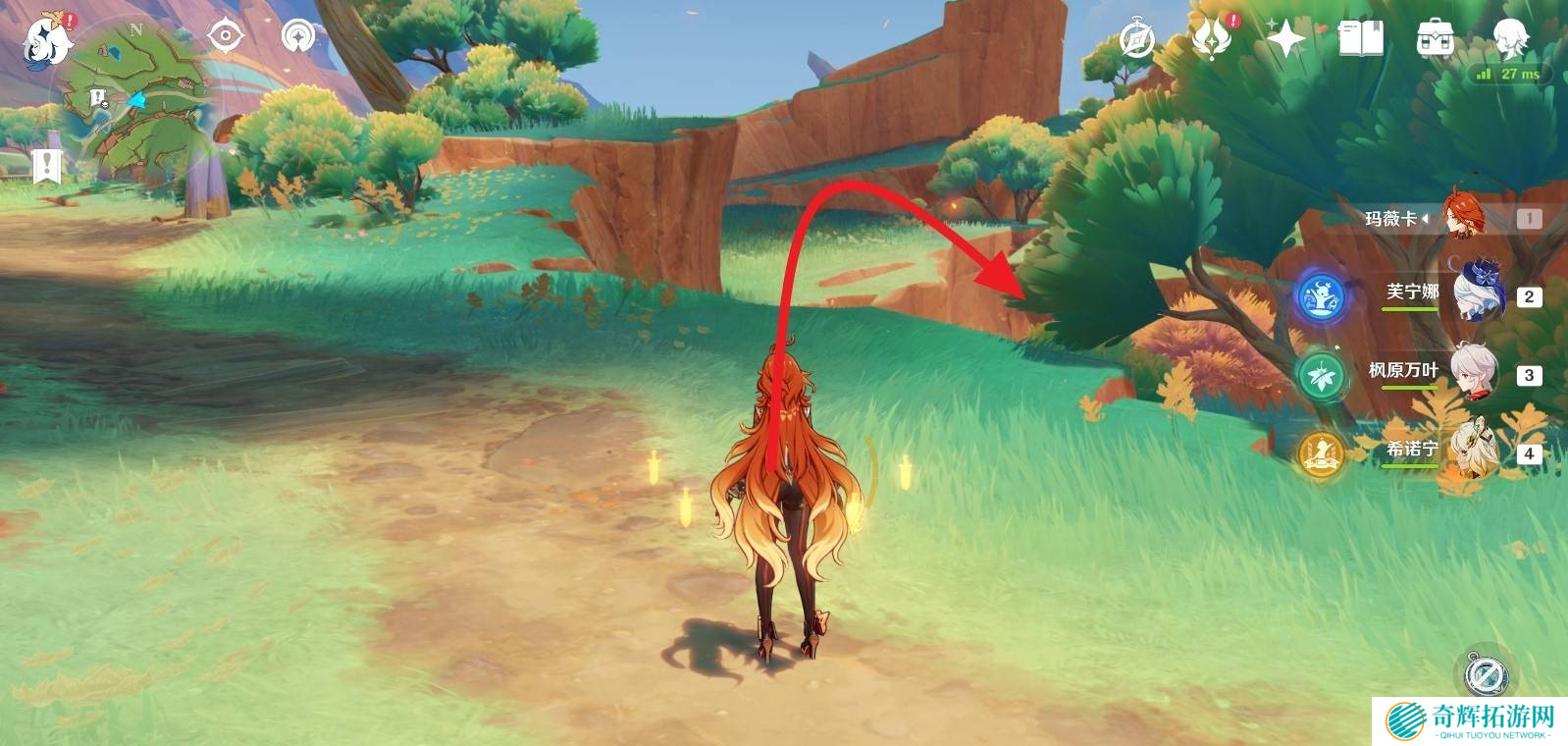Click the crossed-out compass gadget icon
The height and width of the screenshot is (746, 1568).
[x=1485, y=674]
